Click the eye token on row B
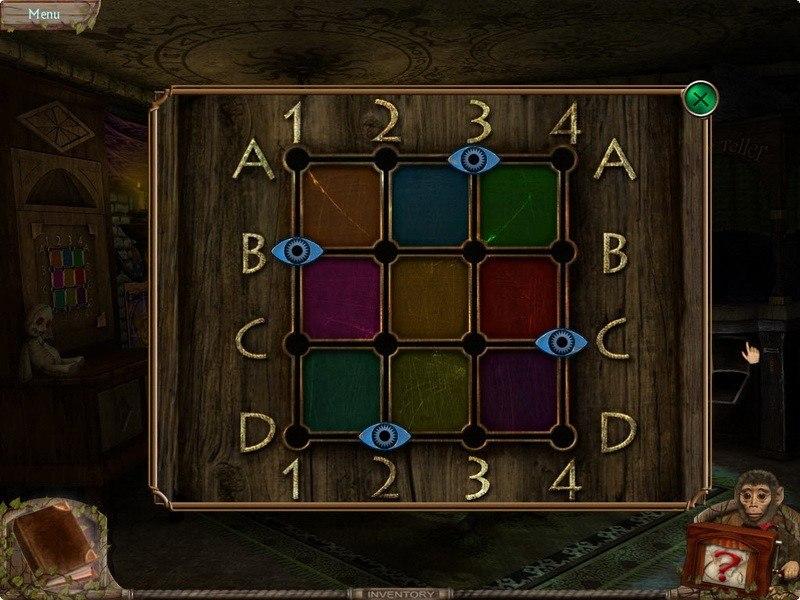 click(297, 251)
